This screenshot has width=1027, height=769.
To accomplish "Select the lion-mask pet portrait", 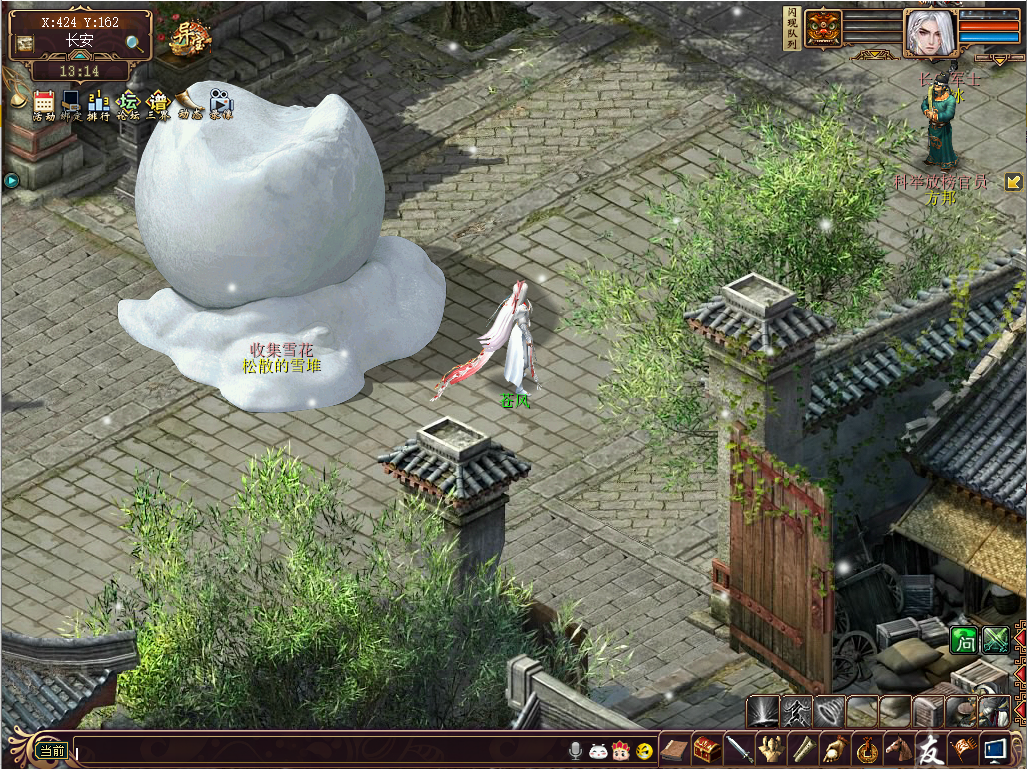I will pos(824,28).
